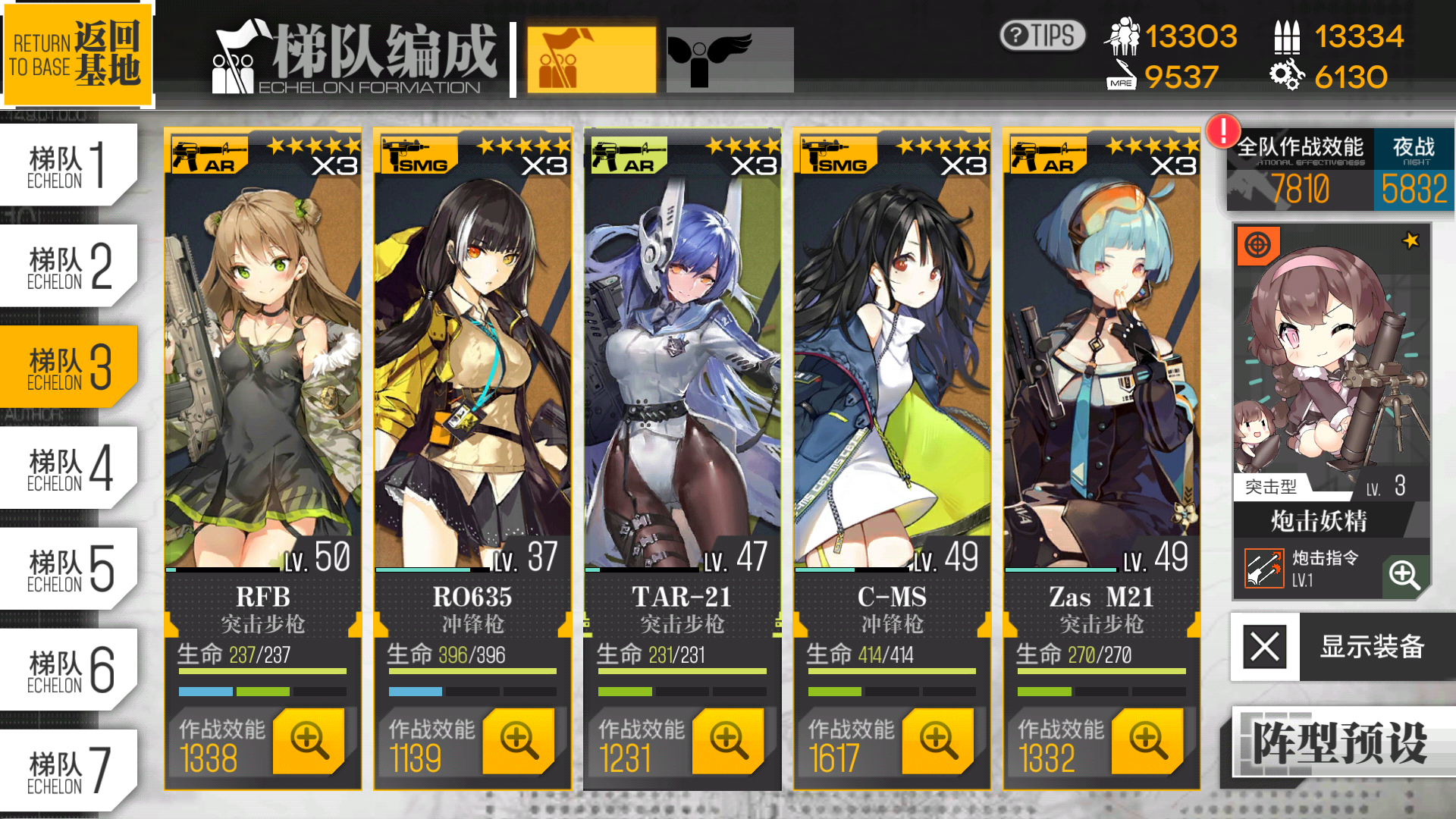Click the RETURN TO BASE button

pos(78,54)
